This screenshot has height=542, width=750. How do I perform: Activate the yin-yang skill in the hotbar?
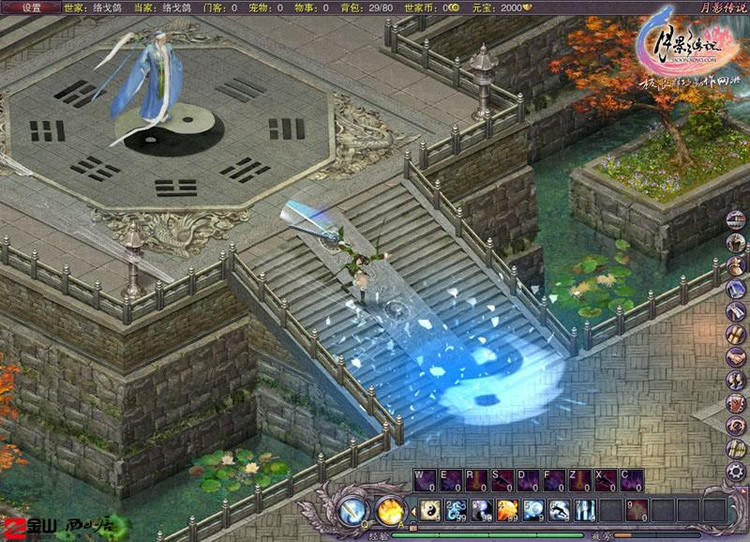429,510
